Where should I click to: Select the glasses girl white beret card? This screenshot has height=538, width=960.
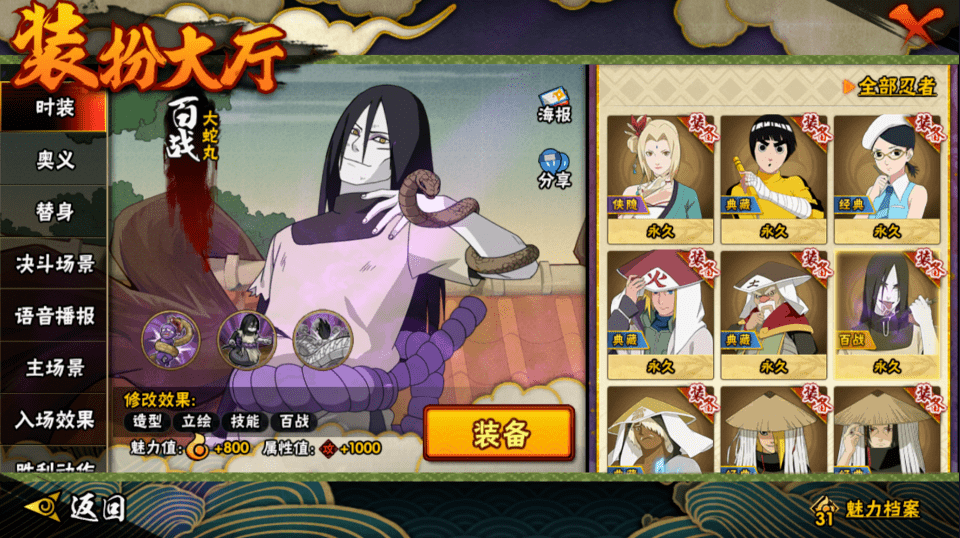point(887,178)
